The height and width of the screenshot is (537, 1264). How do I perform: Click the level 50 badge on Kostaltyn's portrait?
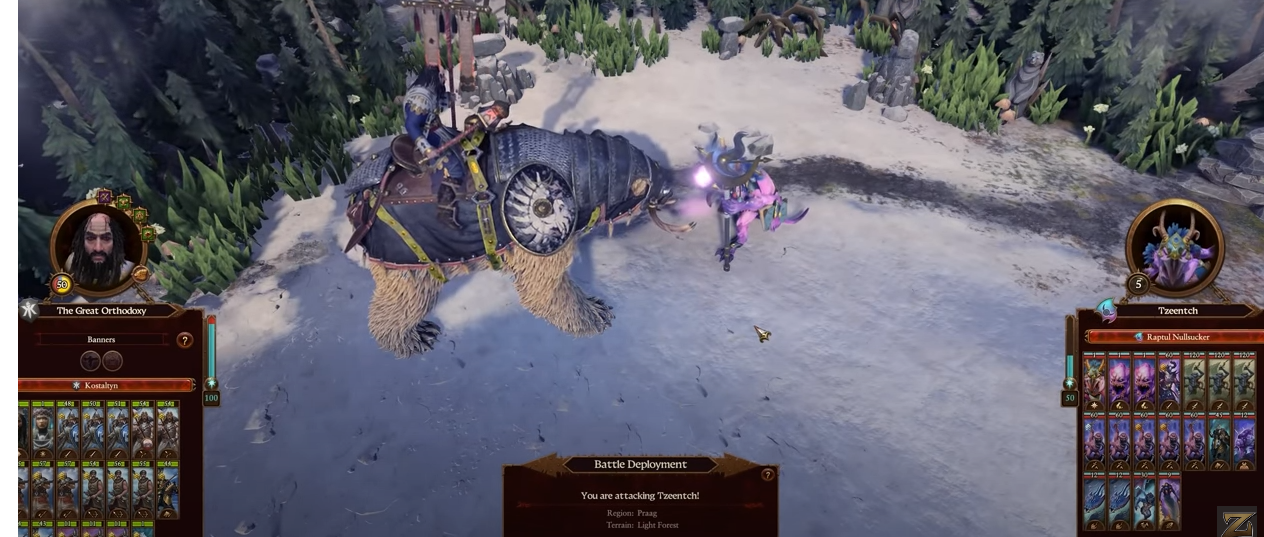point(62,285)
